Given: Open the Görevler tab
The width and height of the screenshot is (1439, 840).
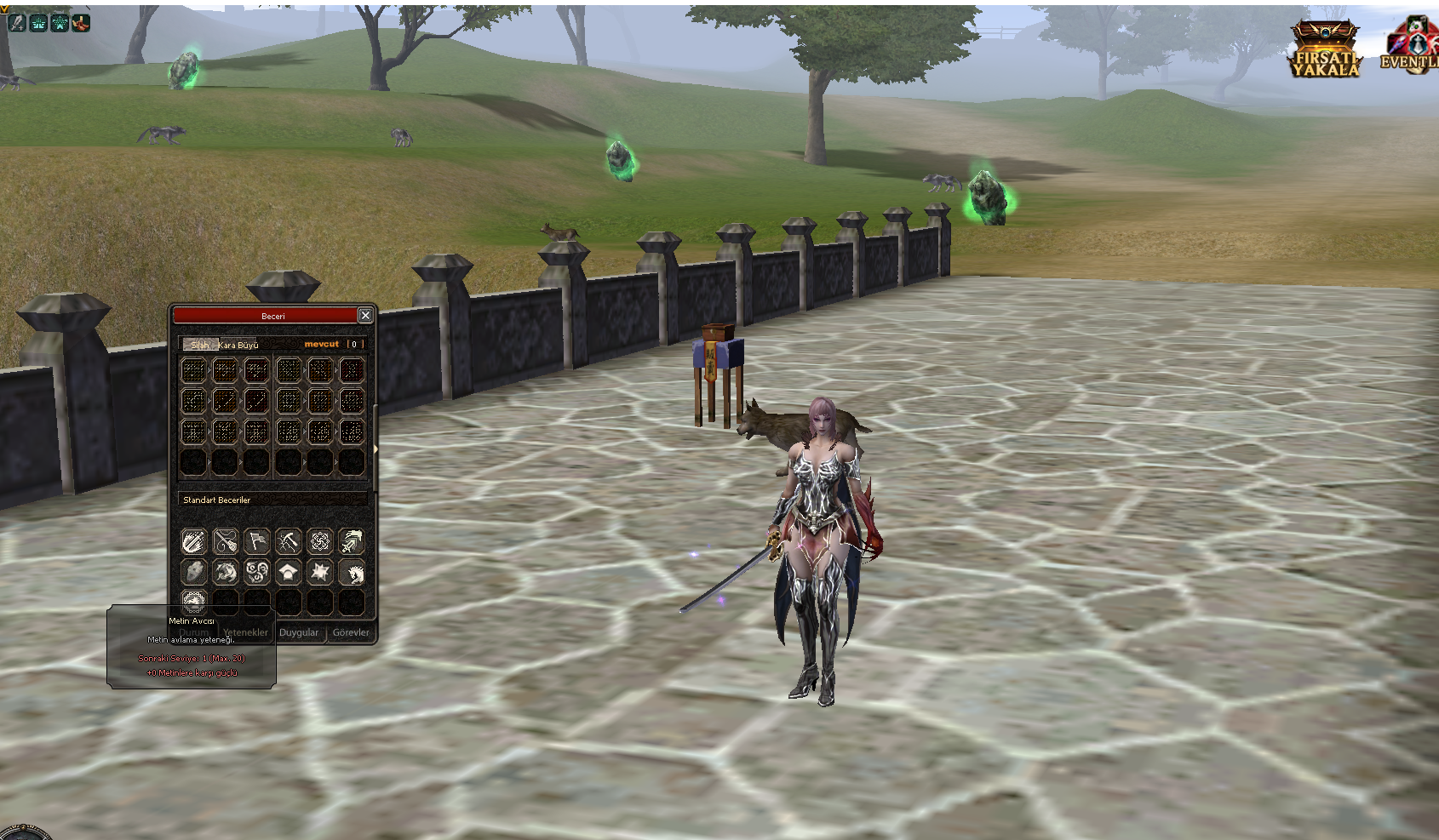Looking at the screenshot, I should click(351, 632).
